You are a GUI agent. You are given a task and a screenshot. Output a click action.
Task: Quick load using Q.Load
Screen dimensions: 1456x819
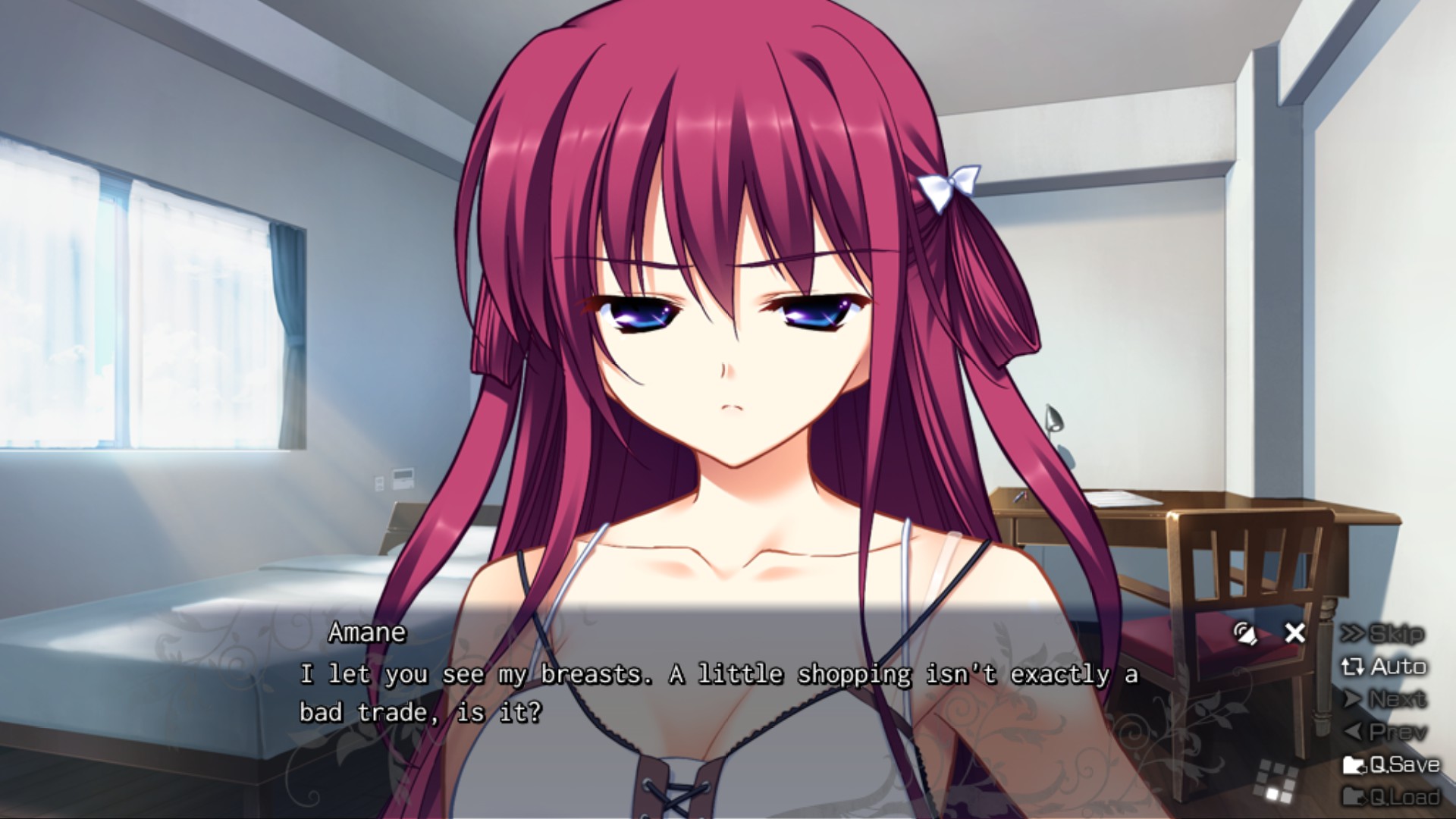[1391, 796]
